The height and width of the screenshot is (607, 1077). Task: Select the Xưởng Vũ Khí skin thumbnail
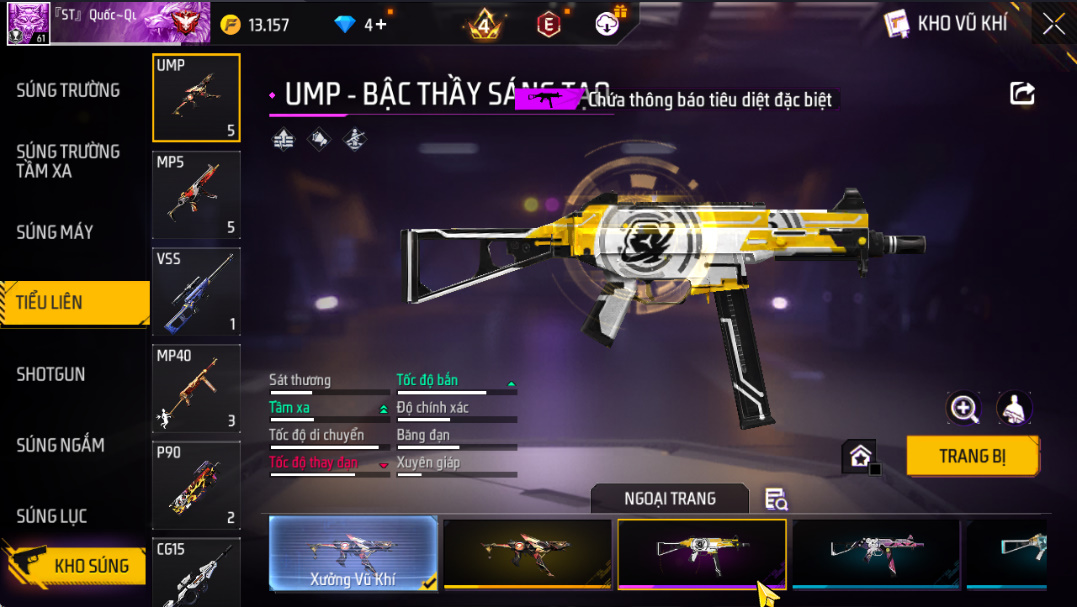coord(354,553)
